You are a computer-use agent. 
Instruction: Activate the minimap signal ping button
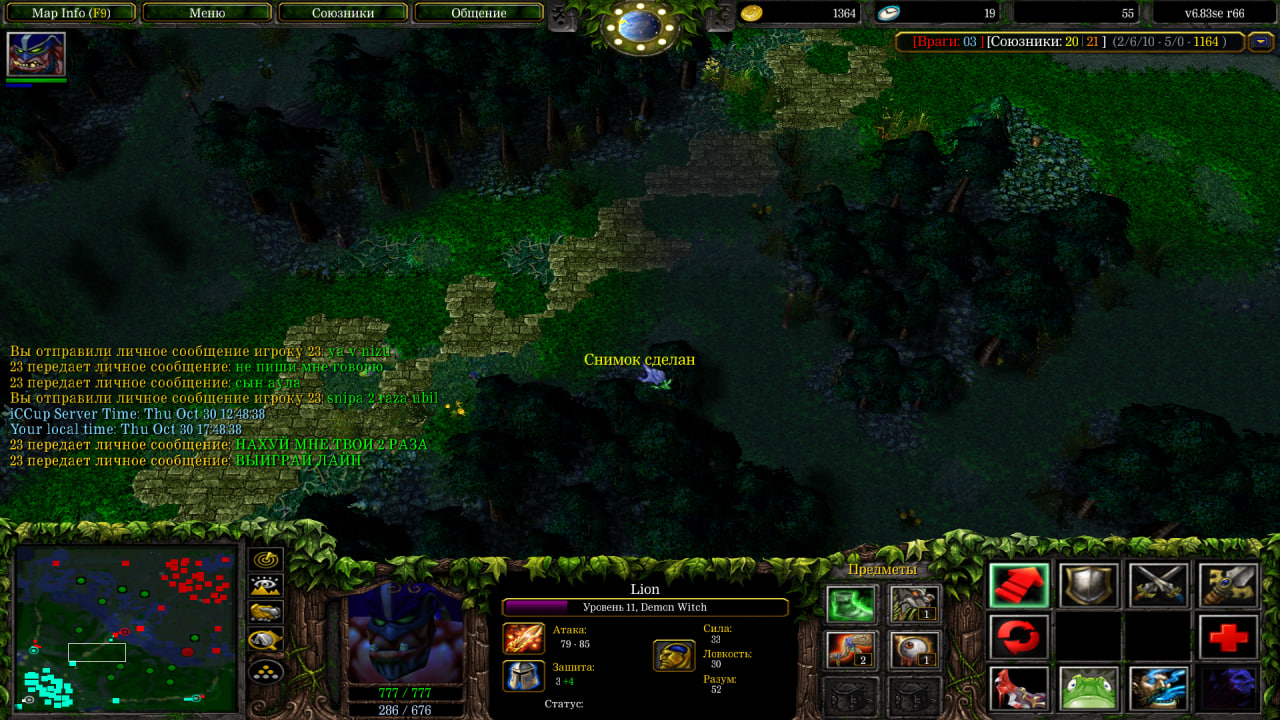pyautogui.click(x=266, y=561)
